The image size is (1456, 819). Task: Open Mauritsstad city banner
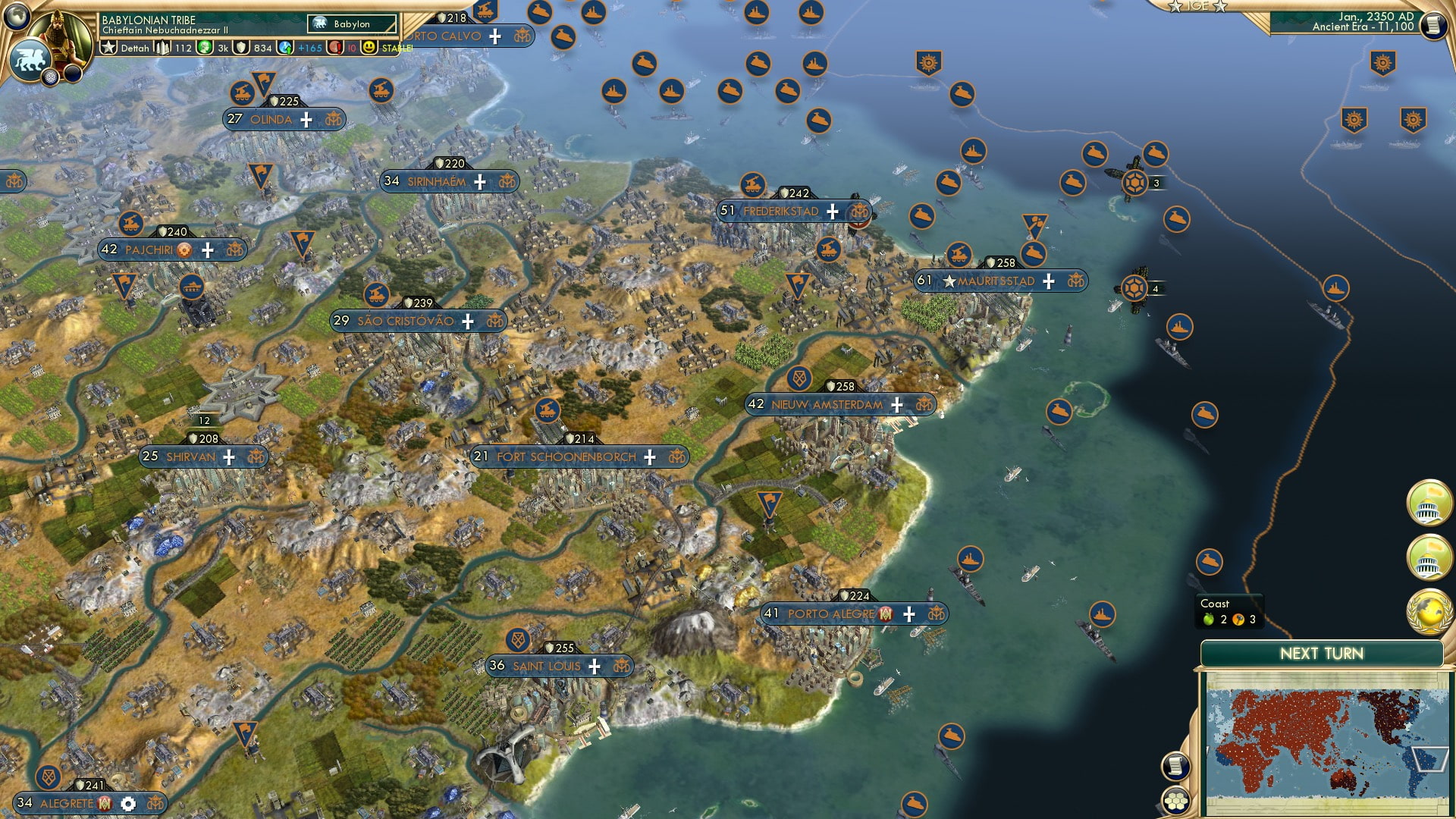[x=996, y=281]
